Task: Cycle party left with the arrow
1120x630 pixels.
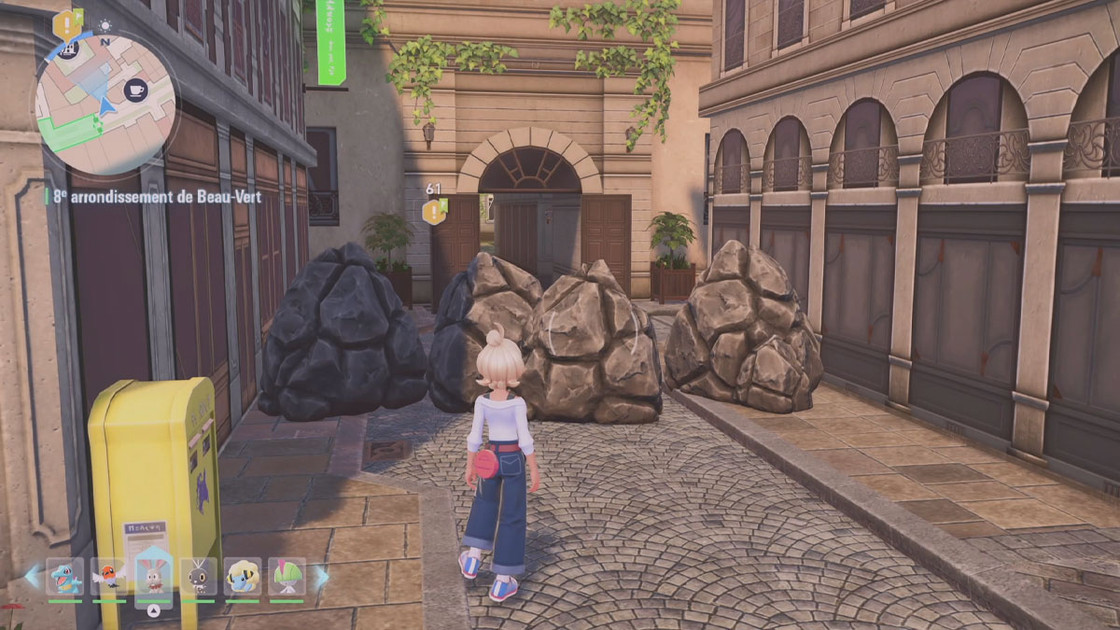Action: 32,577
